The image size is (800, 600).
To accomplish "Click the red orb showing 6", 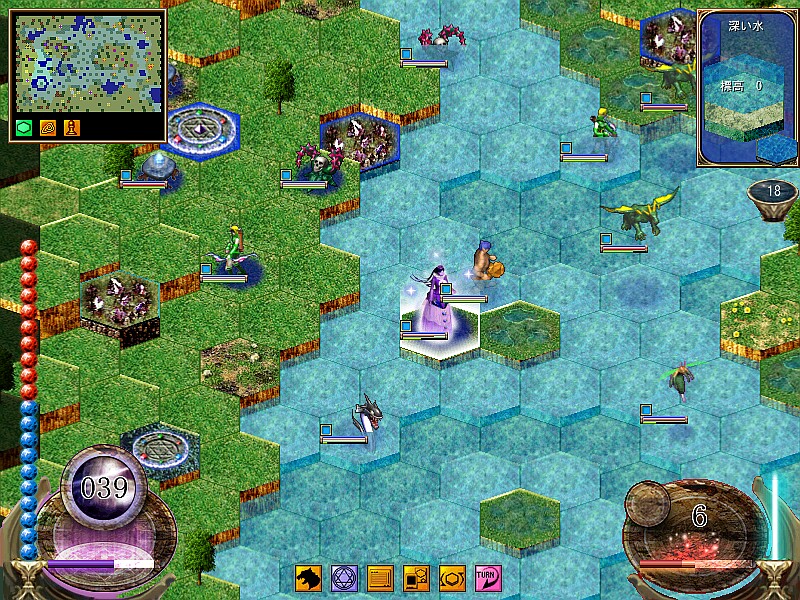I will coord(698,518).
